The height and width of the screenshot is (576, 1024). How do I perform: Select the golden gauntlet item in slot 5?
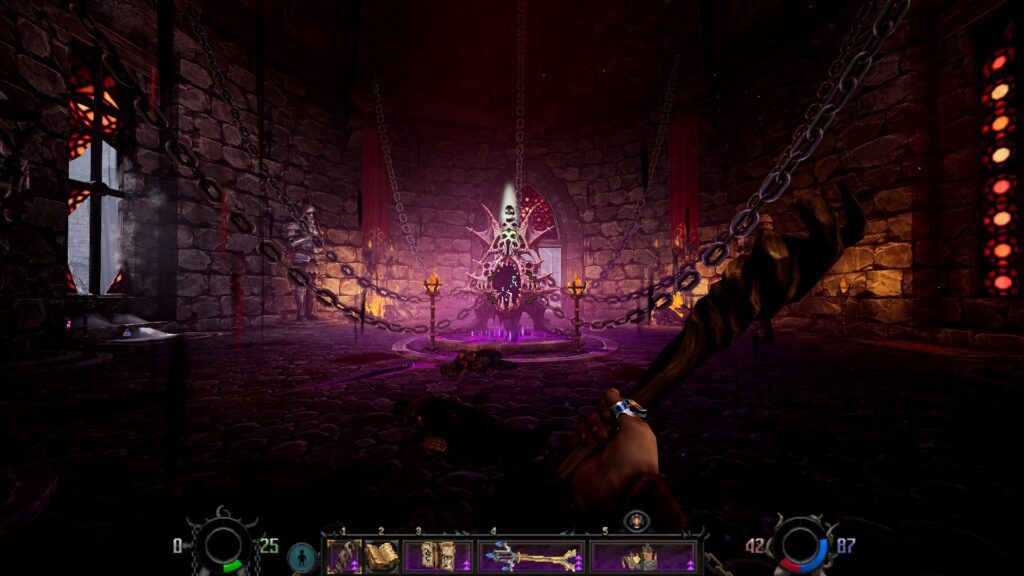(x=641, y=556)
